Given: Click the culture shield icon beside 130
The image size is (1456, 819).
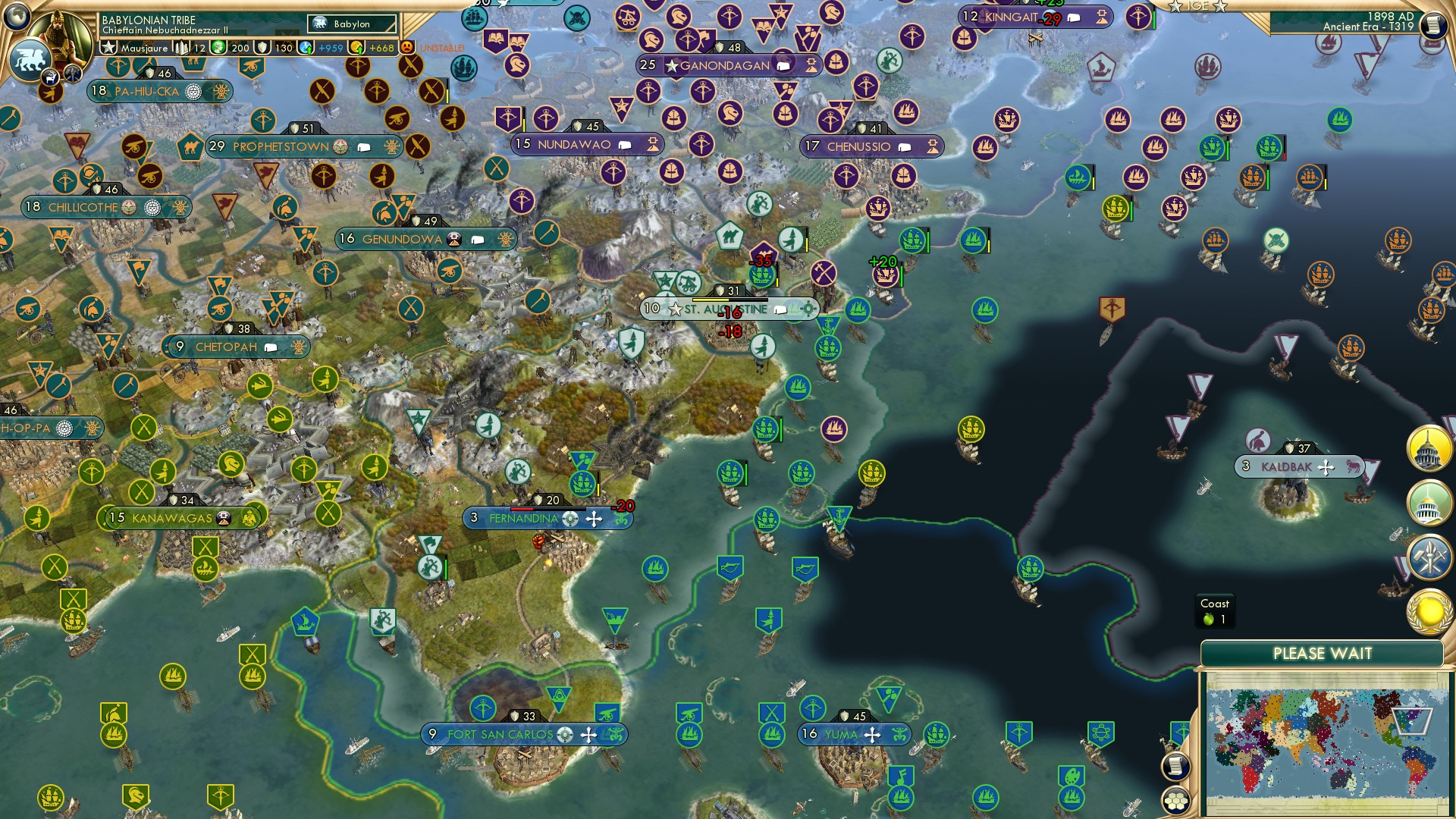Looking at the screenshot, I should pyautogui.click(x=261, y=47).
